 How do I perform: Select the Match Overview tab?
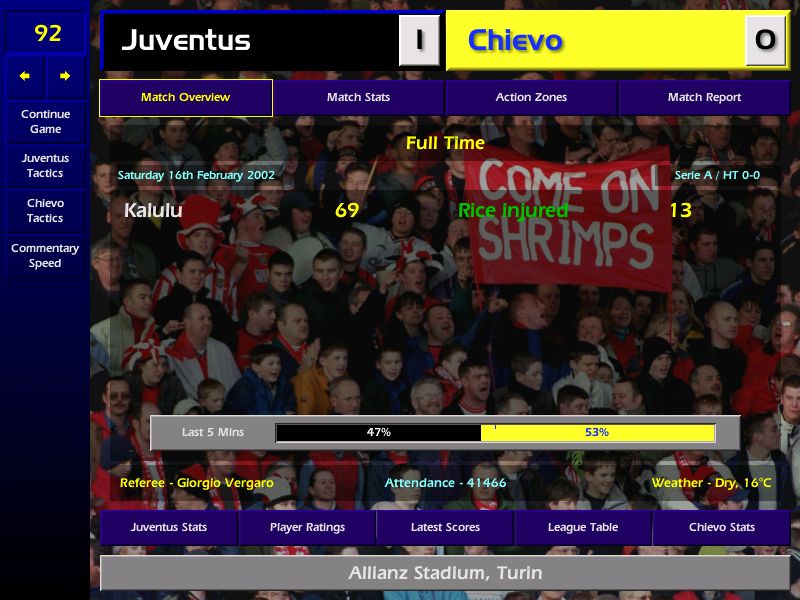click(x=185, y=98)
